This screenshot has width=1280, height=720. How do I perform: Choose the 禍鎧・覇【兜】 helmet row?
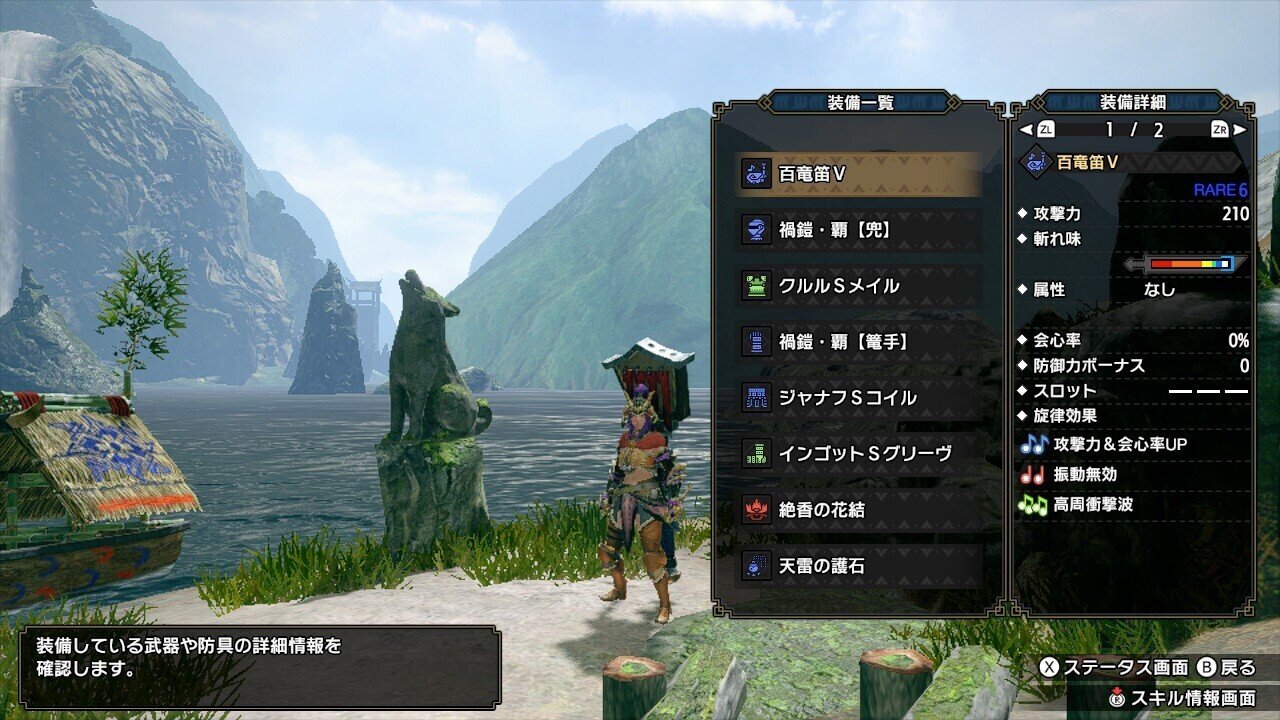pos(858,230)
